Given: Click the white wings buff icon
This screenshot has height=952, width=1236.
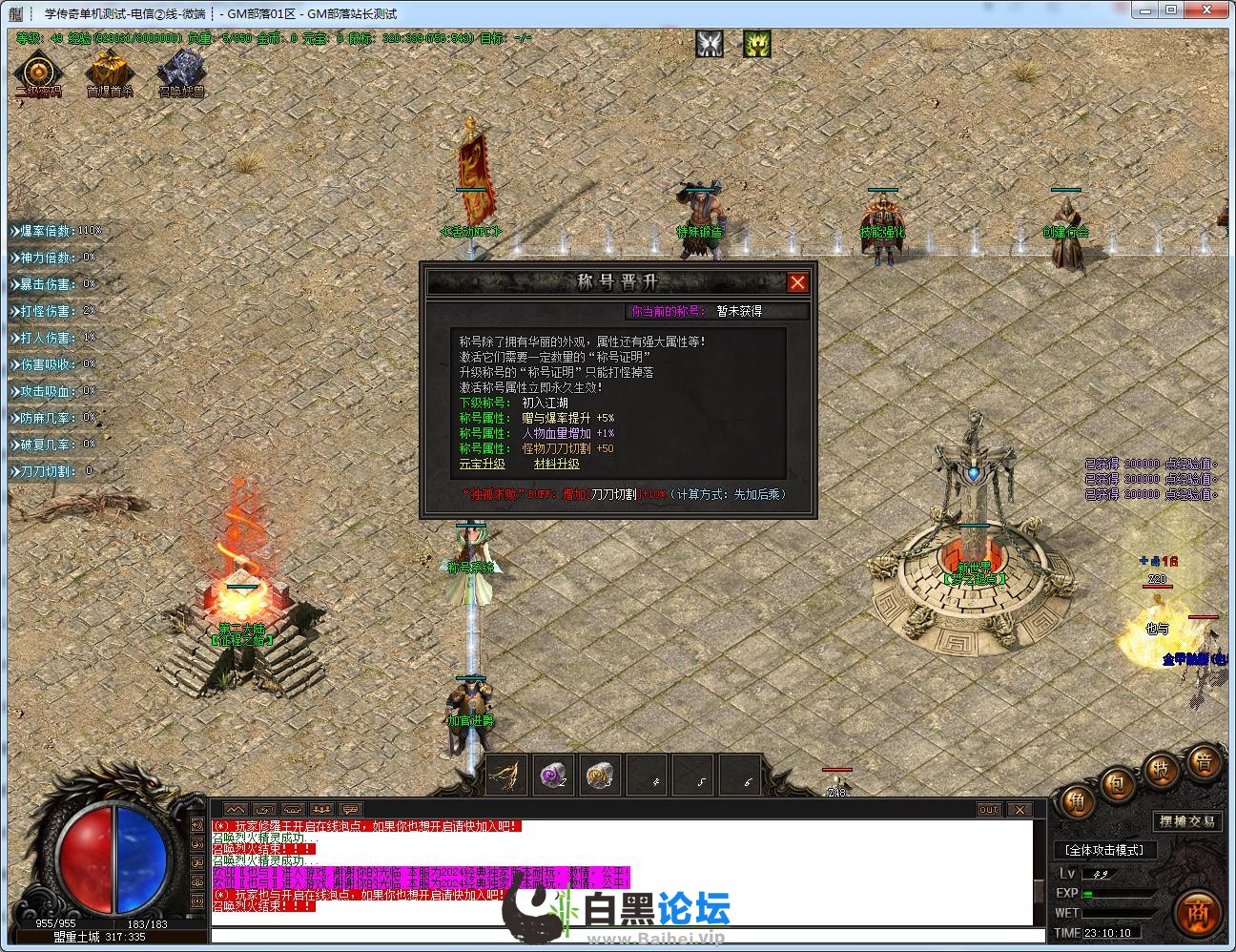Looking at the screenshot, I should tap(709, 44).
